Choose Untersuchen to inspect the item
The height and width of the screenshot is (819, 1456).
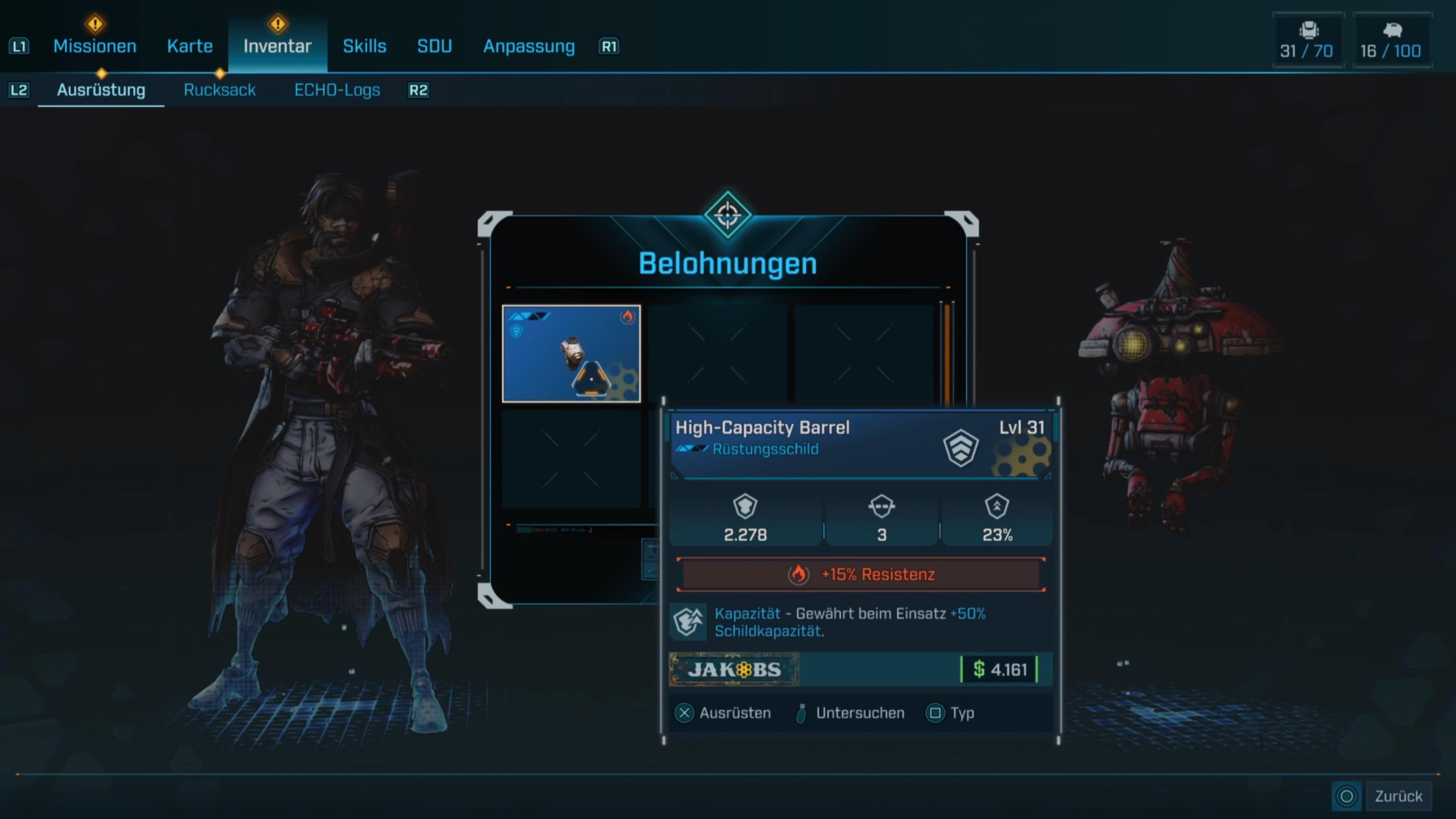860,713
